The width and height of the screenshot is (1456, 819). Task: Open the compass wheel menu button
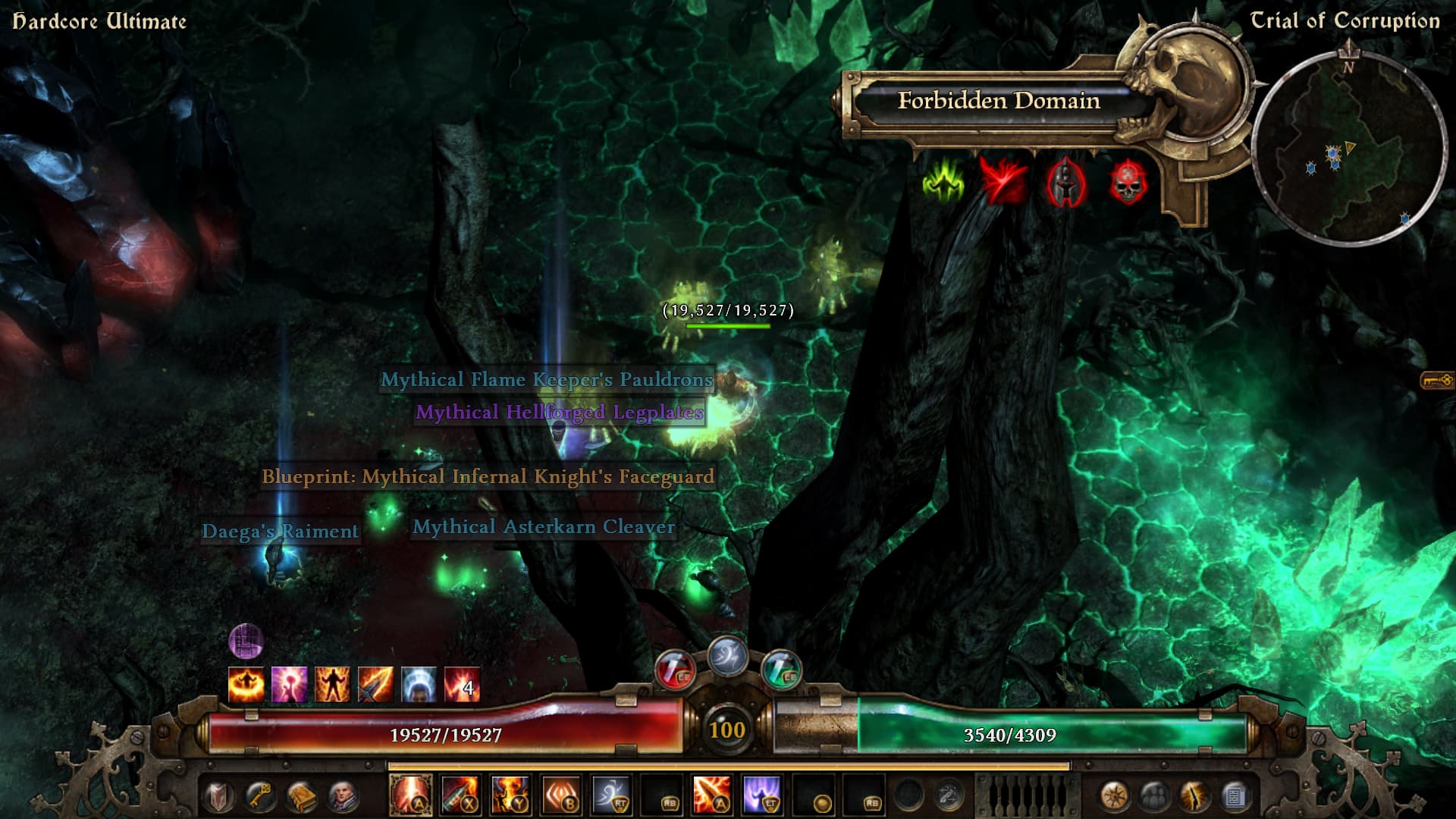[1113, 797]
